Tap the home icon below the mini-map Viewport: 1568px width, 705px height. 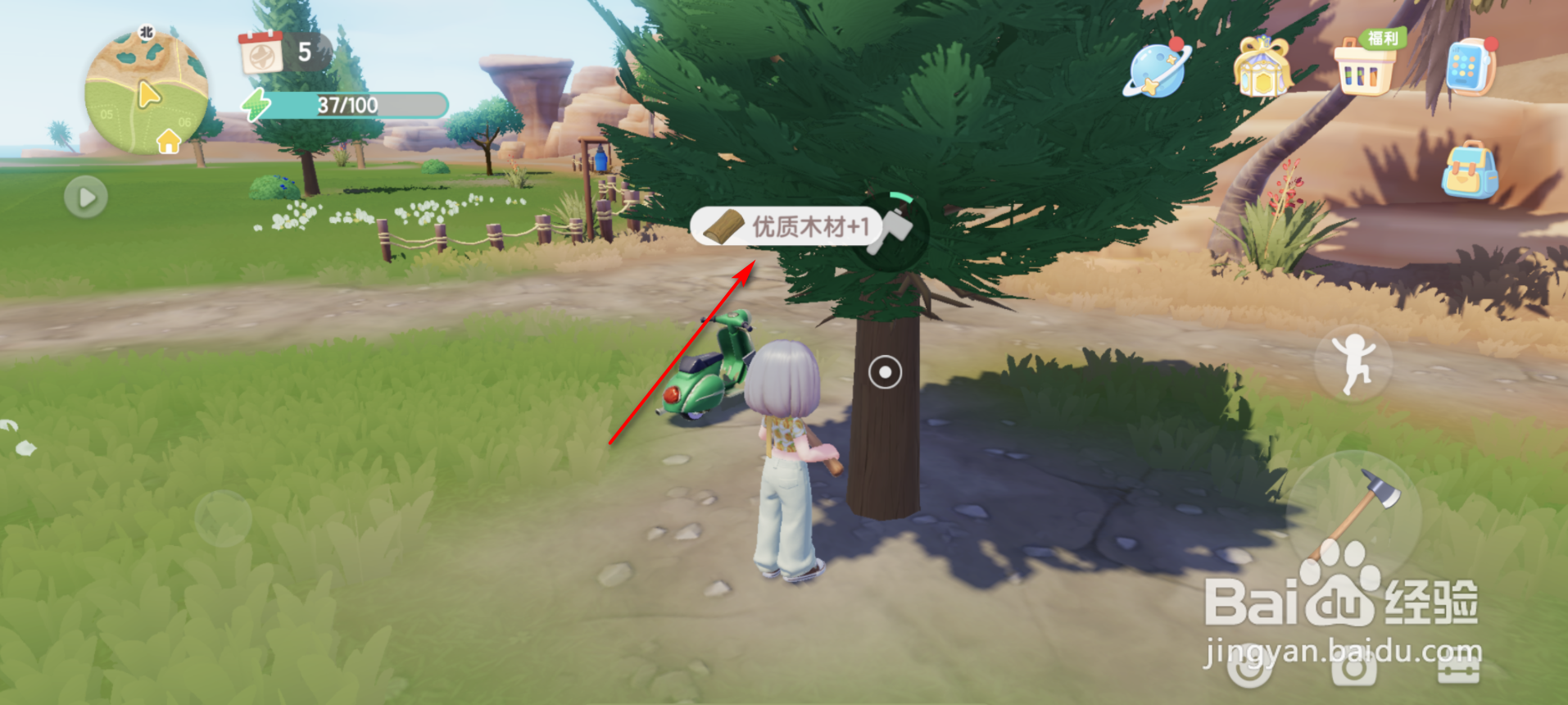[x=169, y=142]
